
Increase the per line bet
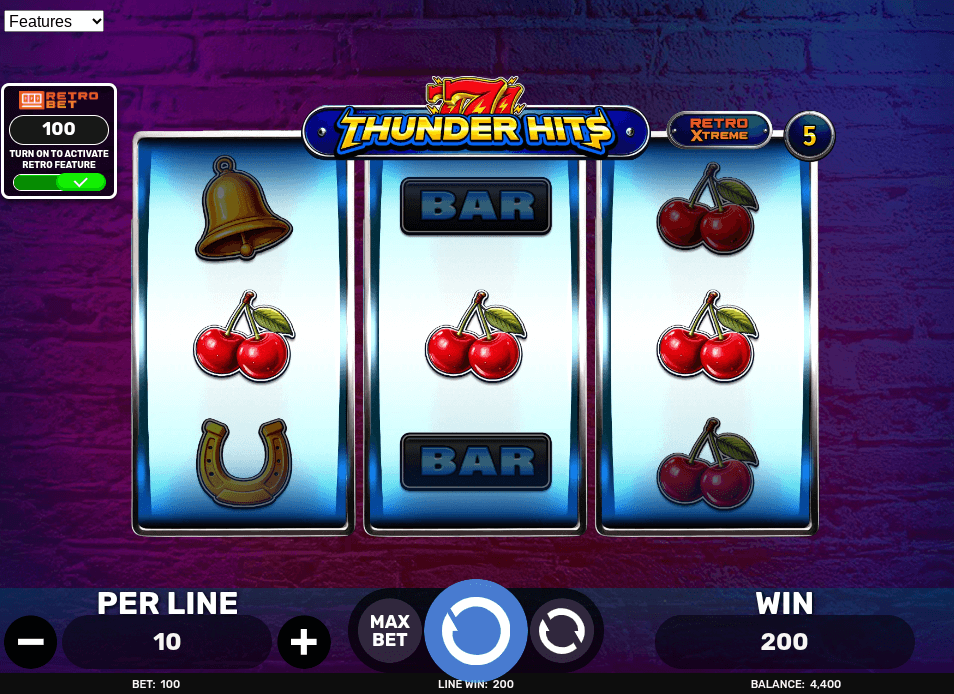pyautogui.click(x=304, y=642)
